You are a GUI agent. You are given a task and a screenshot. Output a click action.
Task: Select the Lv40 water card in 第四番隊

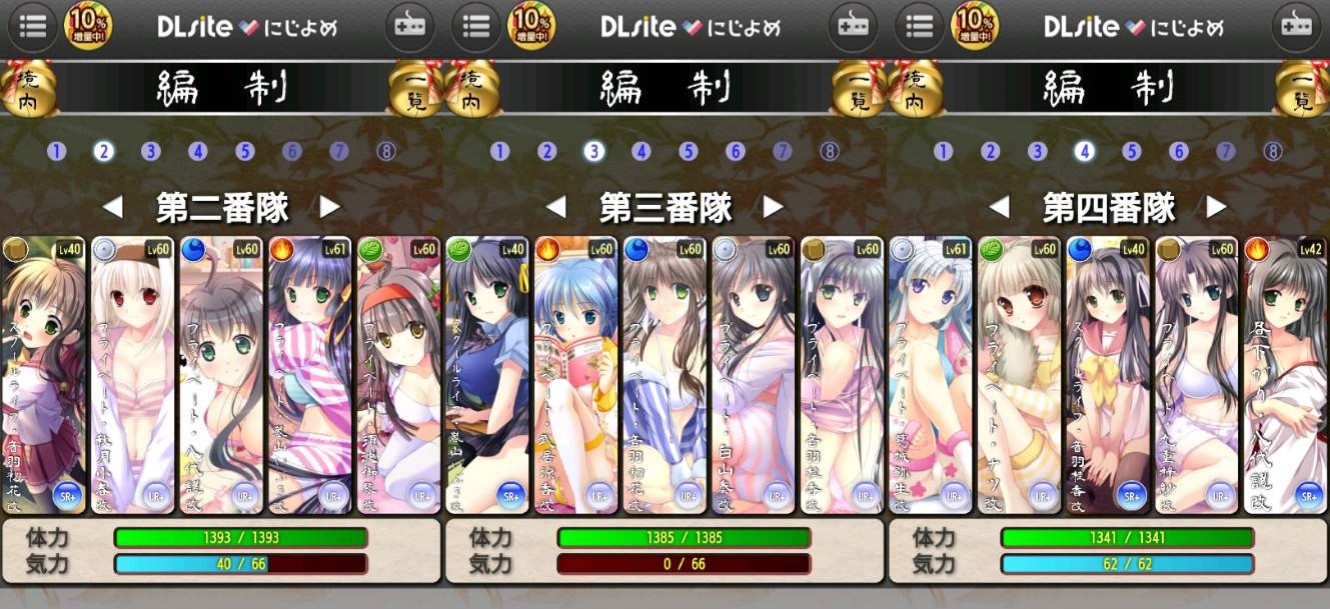pos(1108,375)
